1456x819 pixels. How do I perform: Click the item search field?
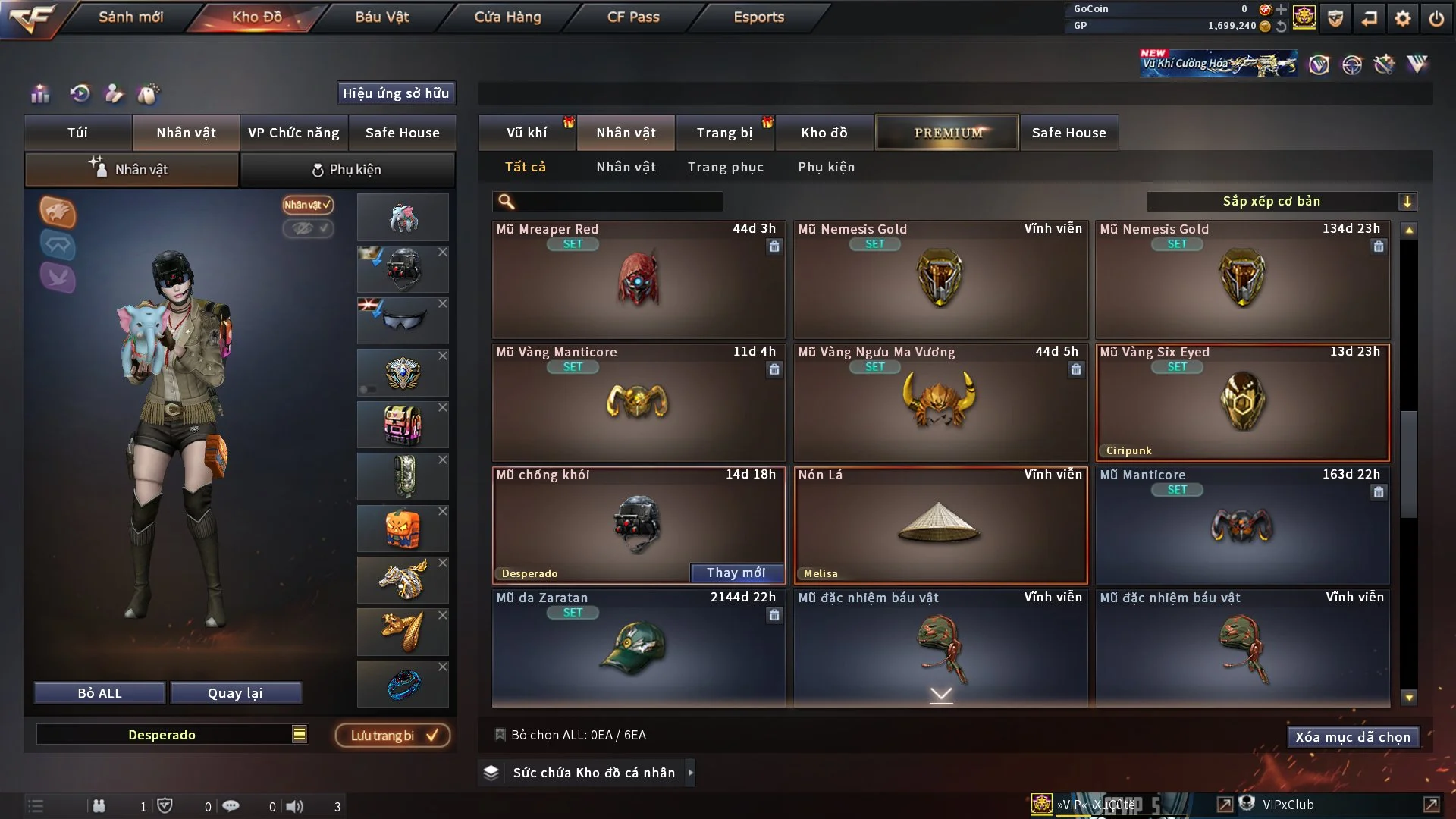618,202
